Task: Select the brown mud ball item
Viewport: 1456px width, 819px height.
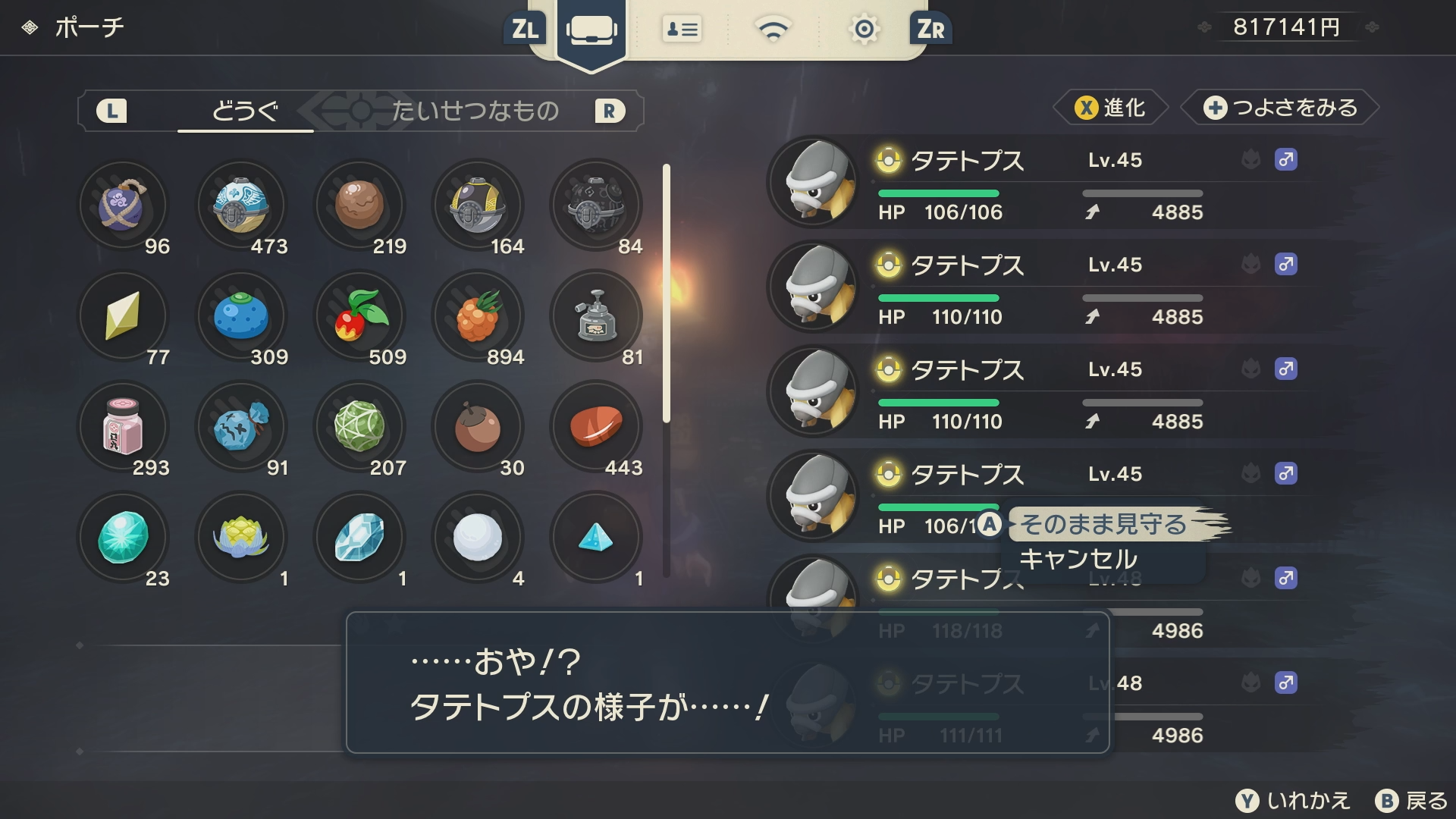Action: pos(359,206)
